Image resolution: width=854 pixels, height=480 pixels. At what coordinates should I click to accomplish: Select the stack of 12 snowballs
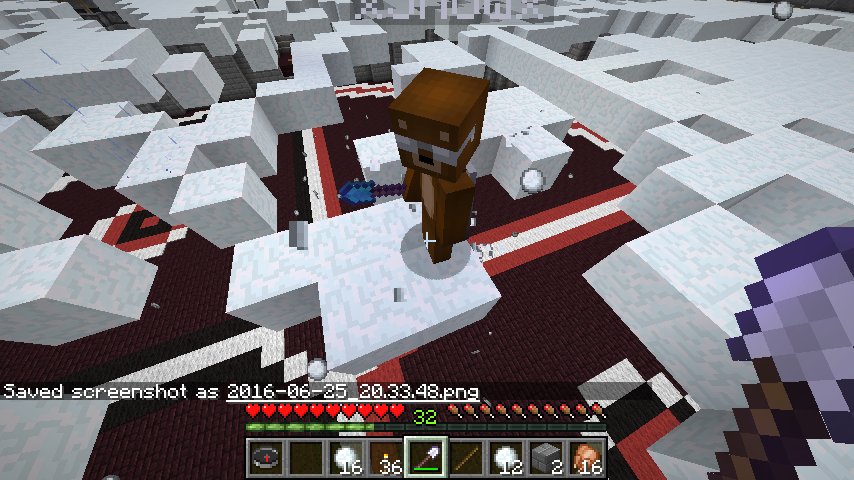505,458
